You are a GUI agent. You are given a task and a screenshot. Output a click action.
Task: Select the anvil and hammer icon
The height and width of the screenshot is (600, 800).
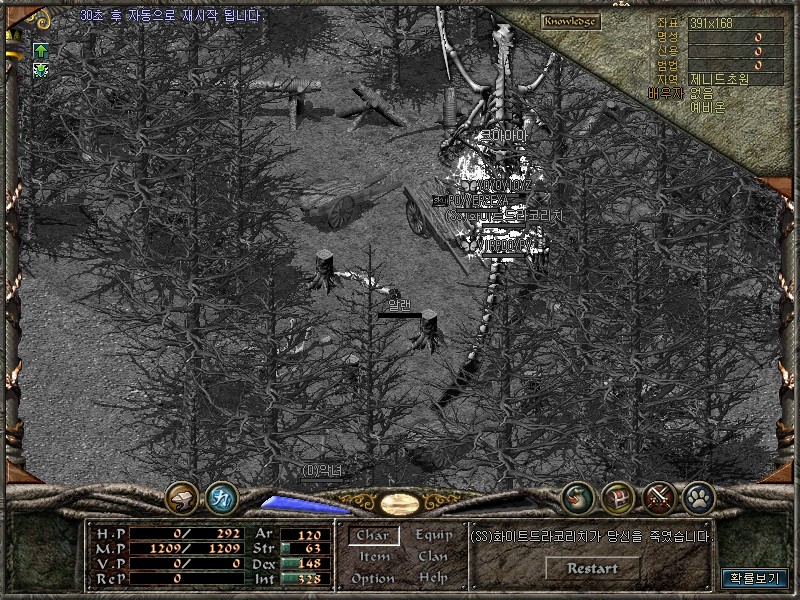(182, 496)
